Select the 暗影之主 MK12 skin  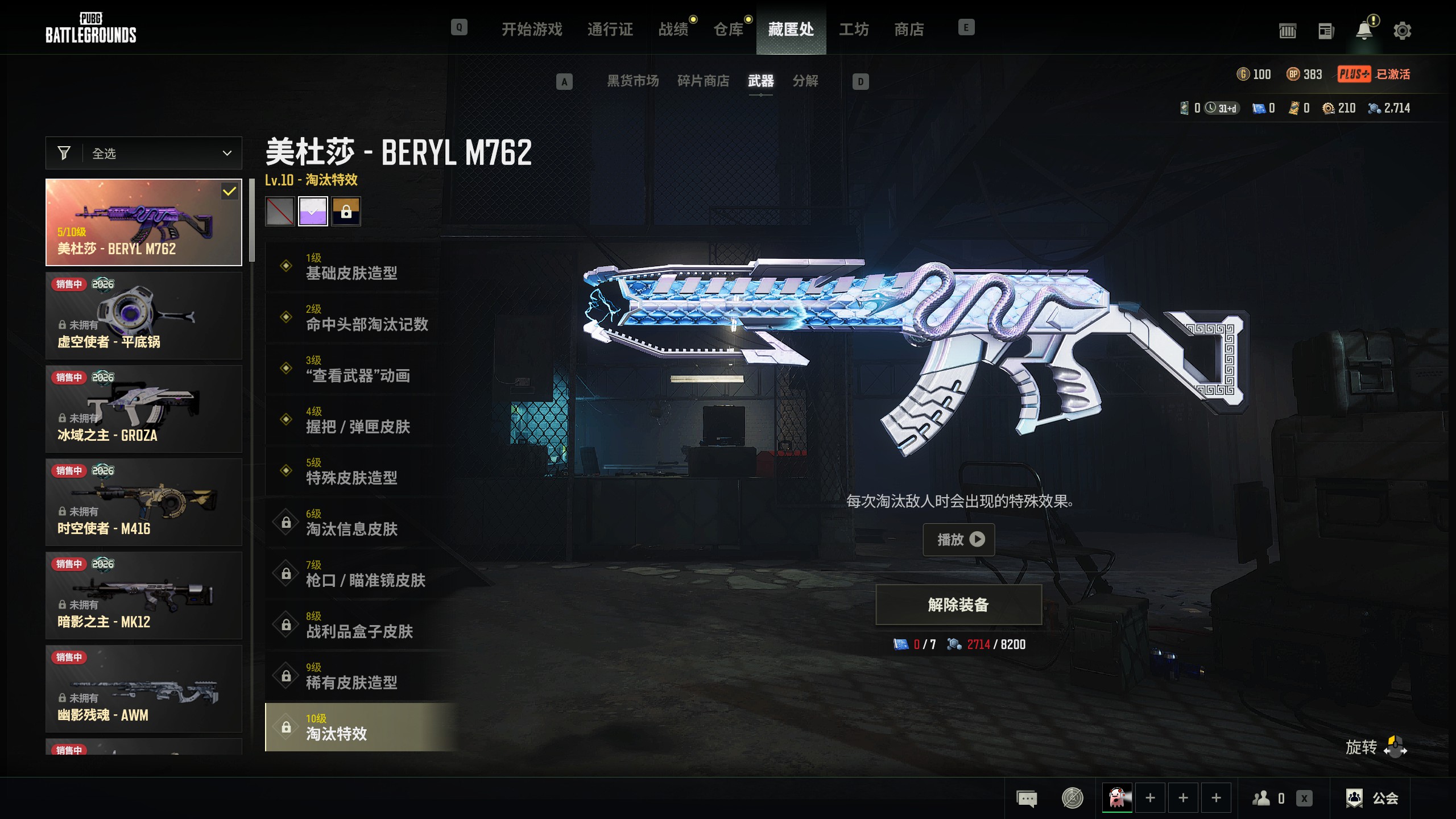[x=144, y=595]
